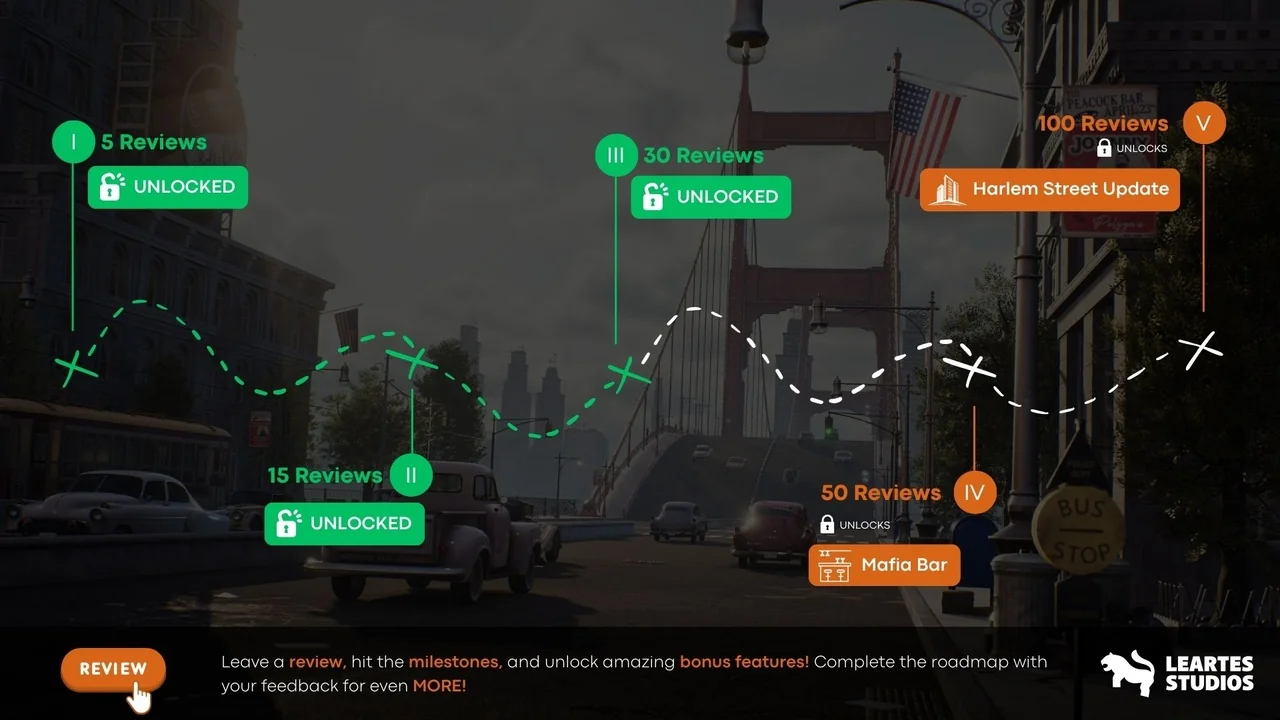The width and height of the screenshot is (1280, 720).
Task: Click the orange REVIEW button
Action: 113,669
